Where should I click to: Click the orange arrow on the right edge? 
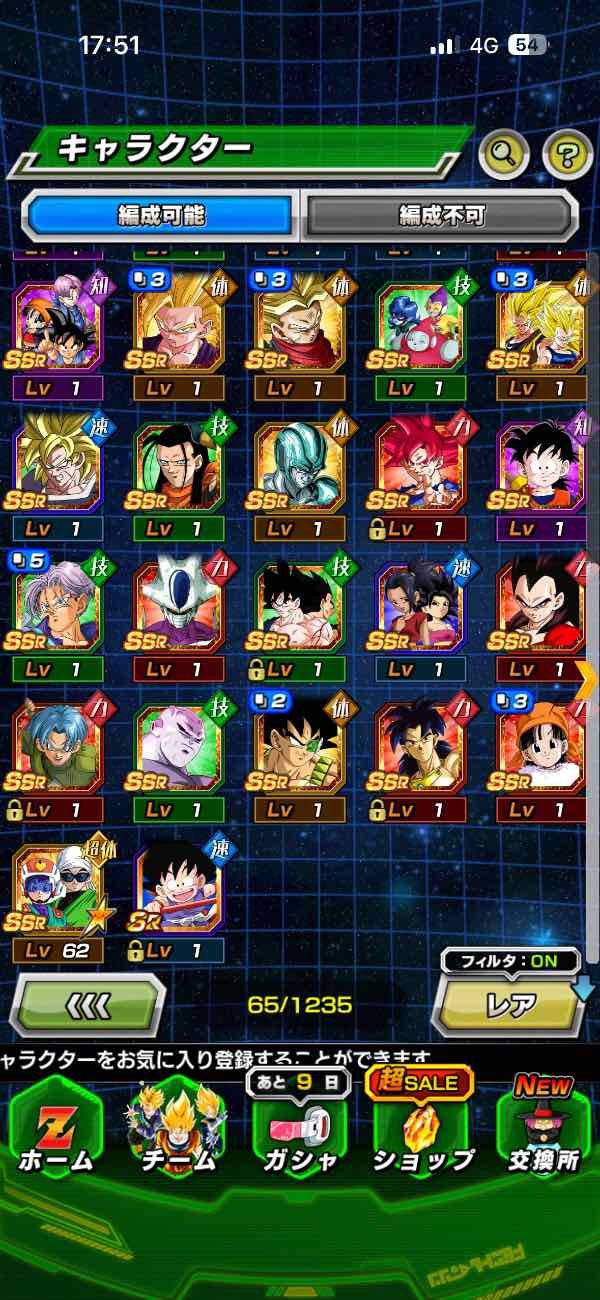click(x=587, y=678)
